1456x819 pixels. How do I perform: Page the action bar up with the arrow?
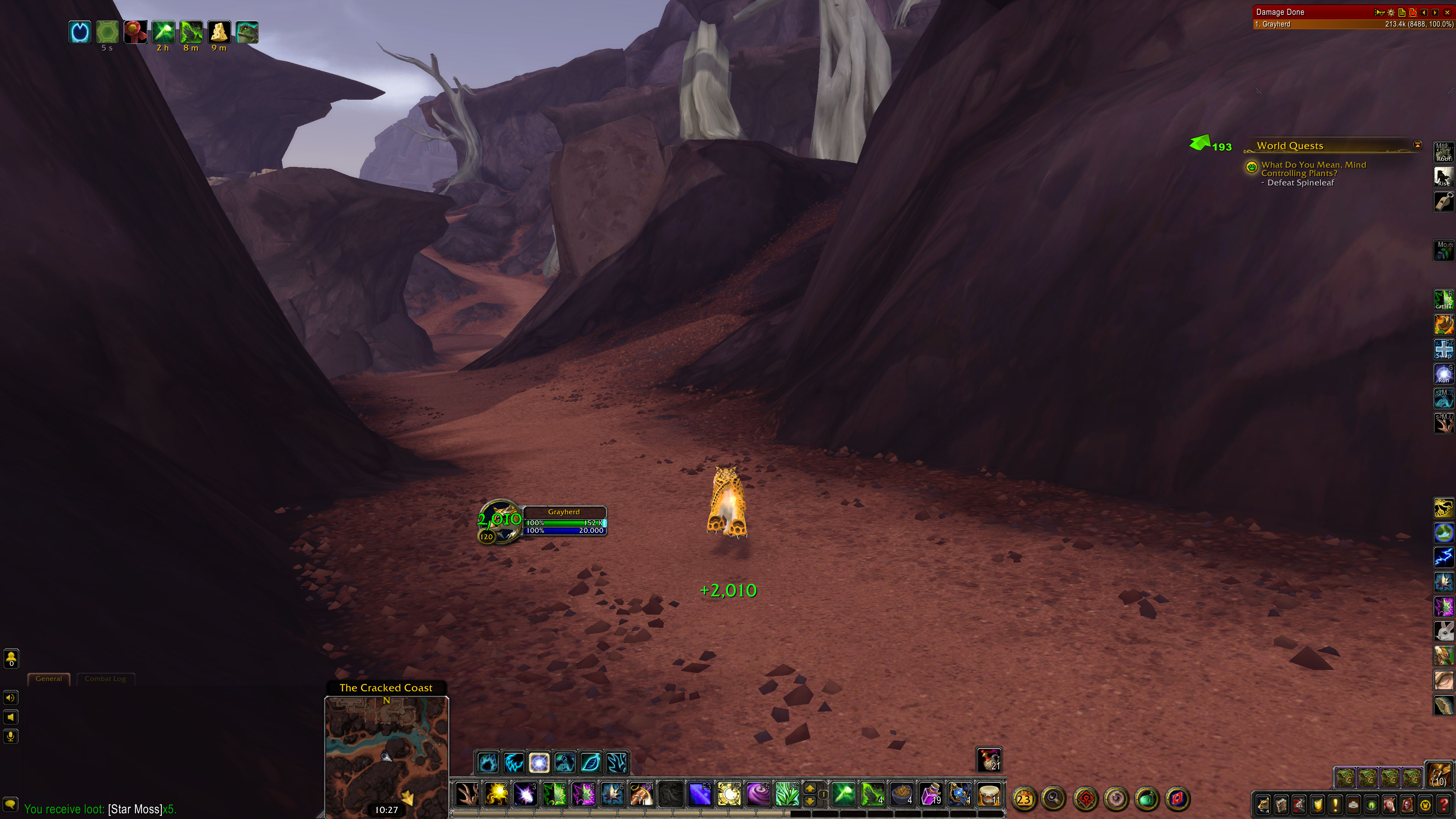coord(810,789)
